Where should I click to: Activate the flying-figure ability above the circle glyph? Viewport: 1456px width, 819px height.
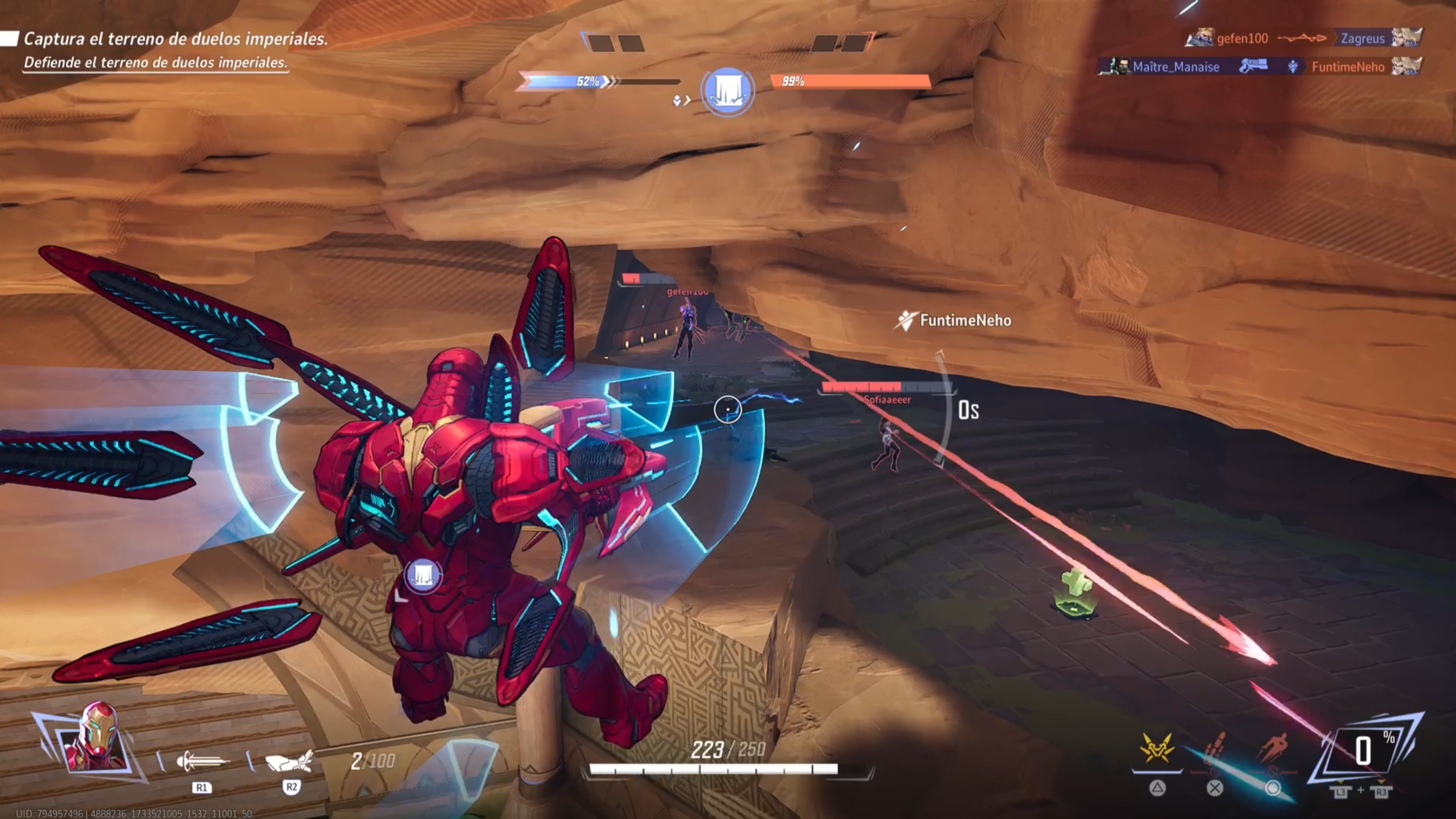[1272, 749]
